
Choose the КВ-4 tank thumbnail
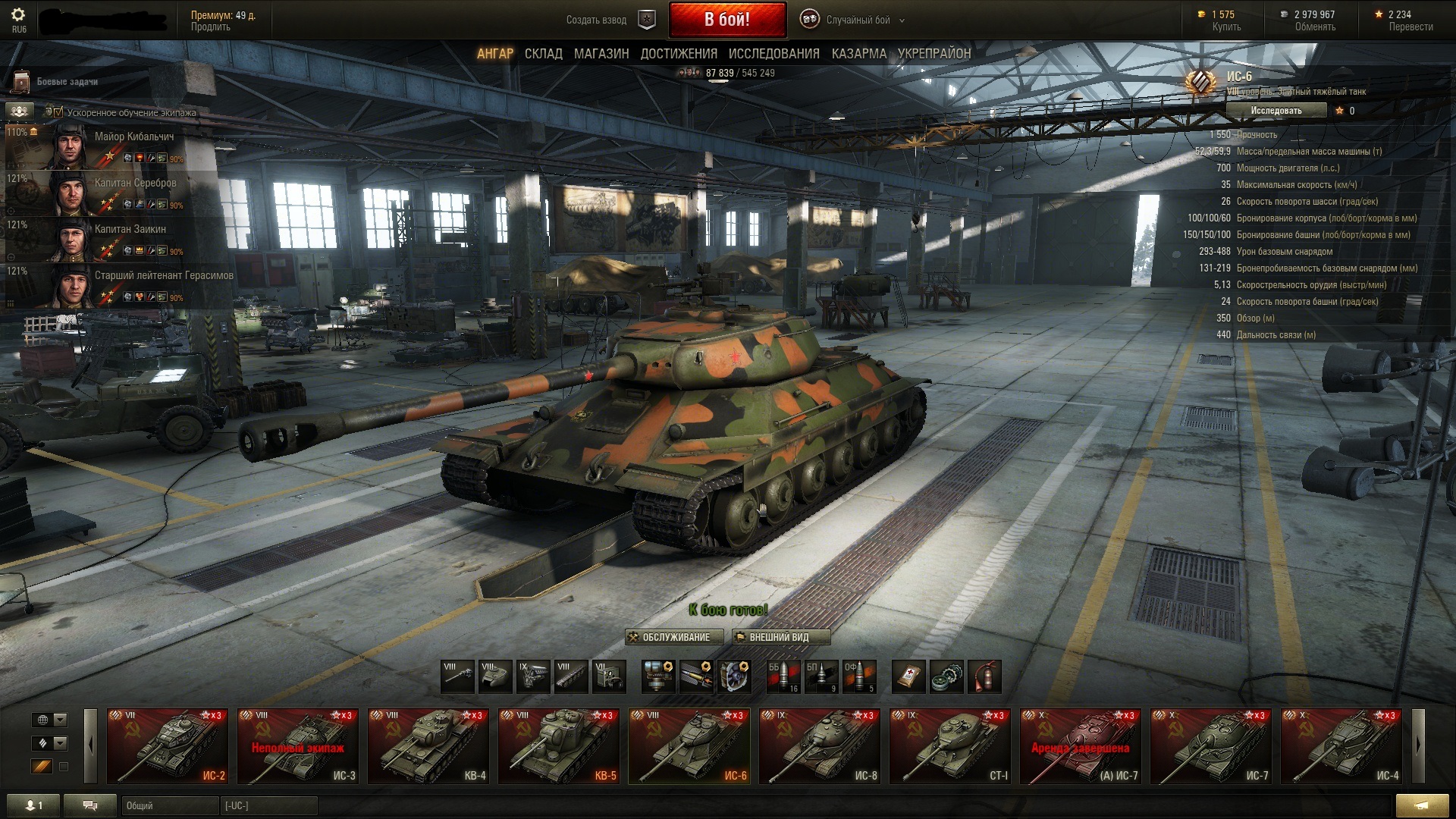[428, 746]
